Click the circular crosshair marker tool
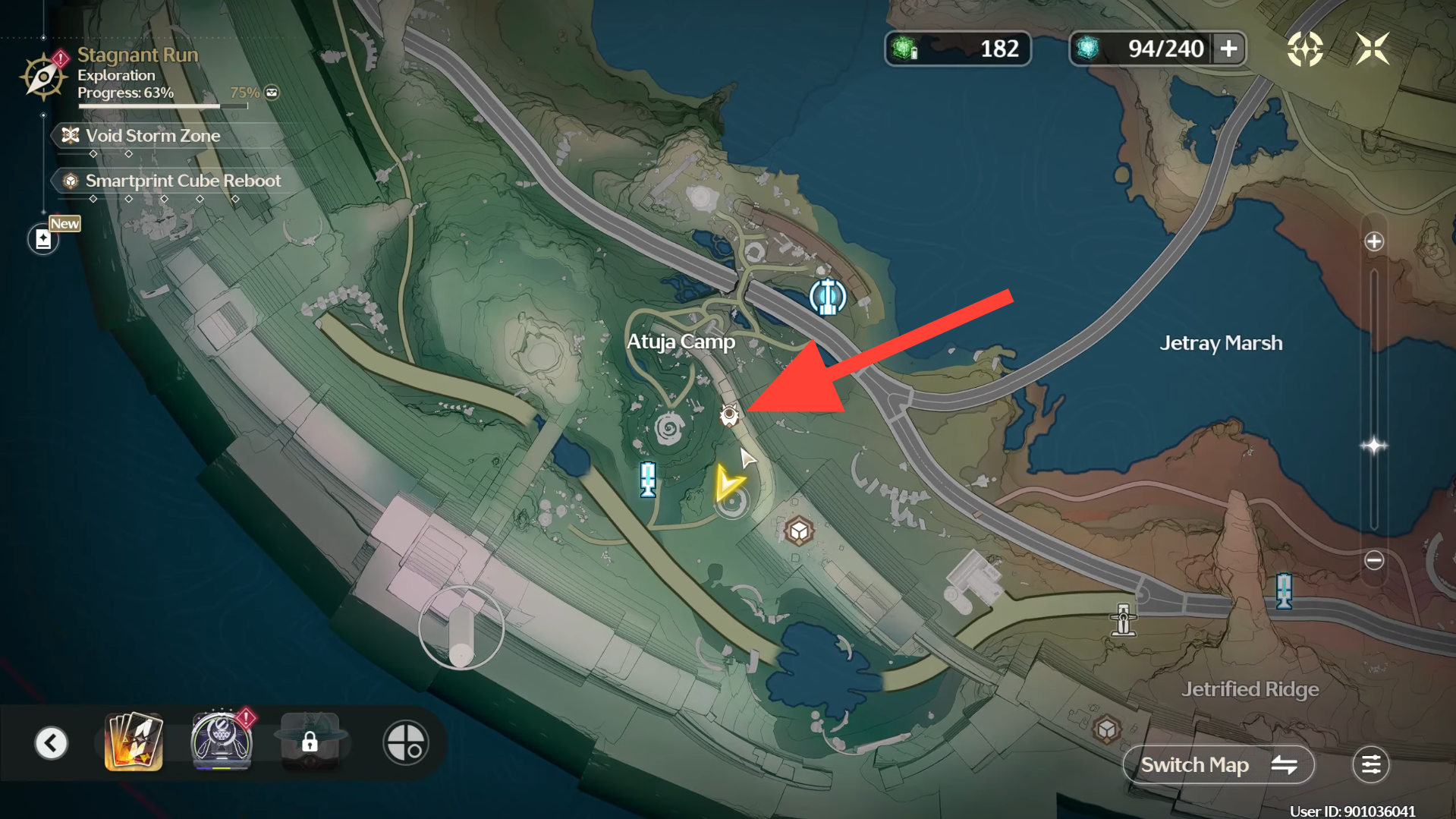The image size is (1456, 819). tap(405, 743)
